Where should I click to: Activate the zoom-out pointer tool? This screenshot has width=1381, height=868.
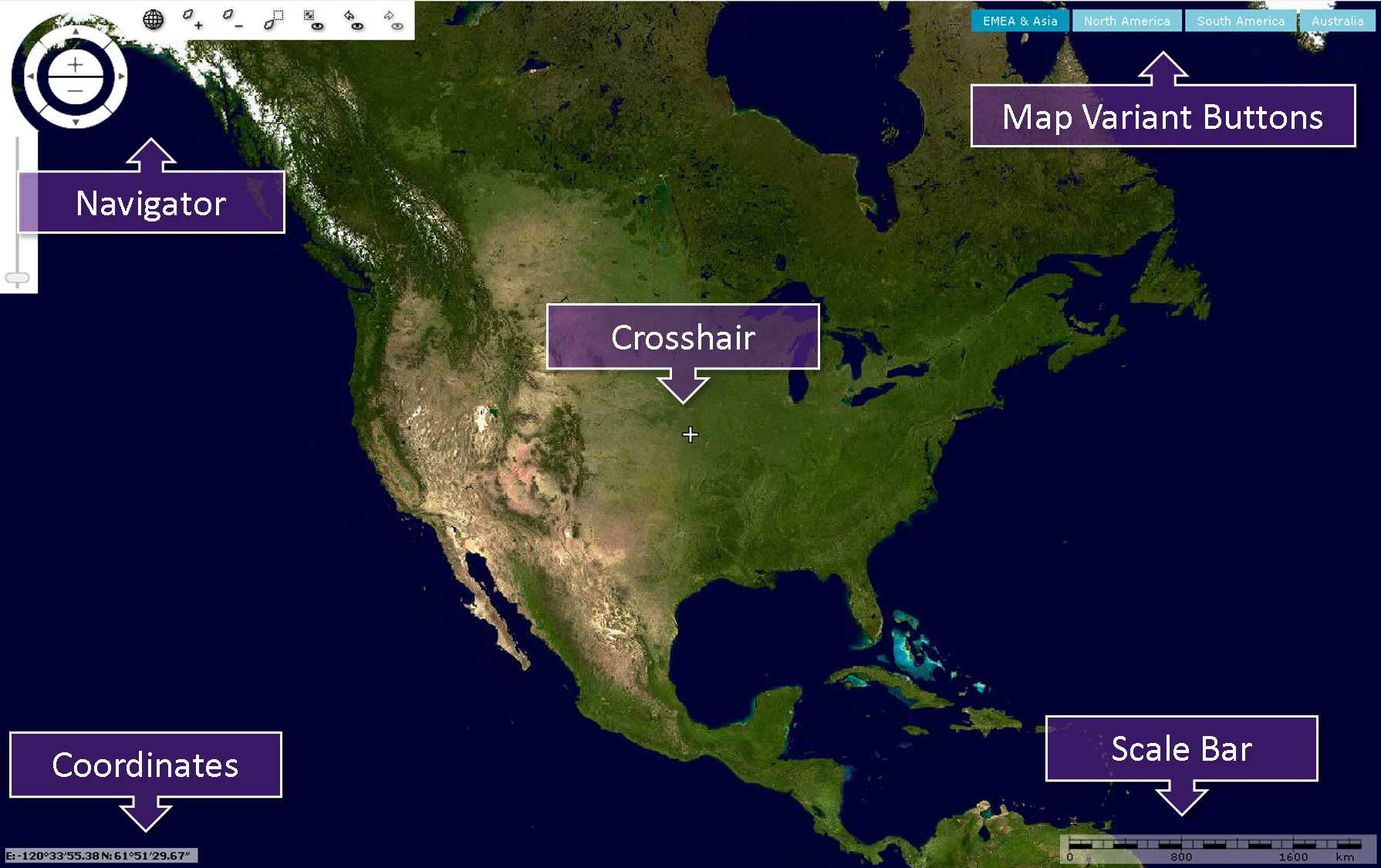click(232, 19)
